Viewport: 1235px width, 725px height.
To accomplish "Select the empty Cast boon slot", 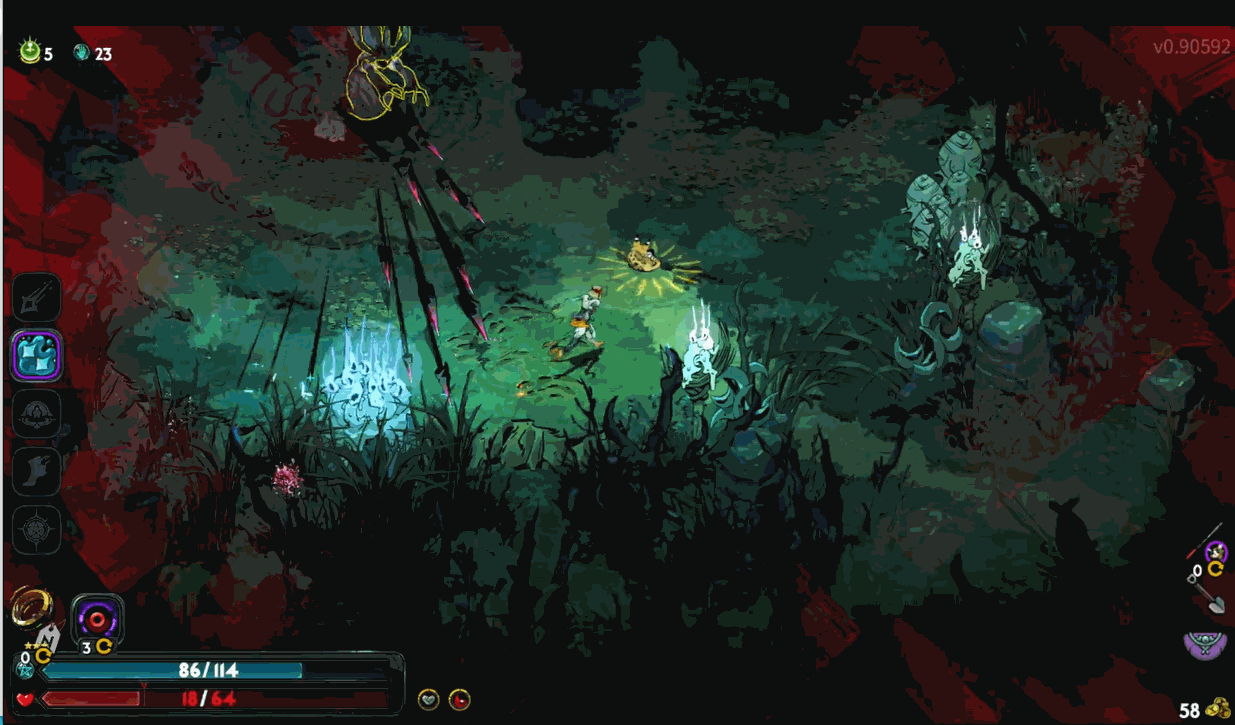I will pos(37,412).
